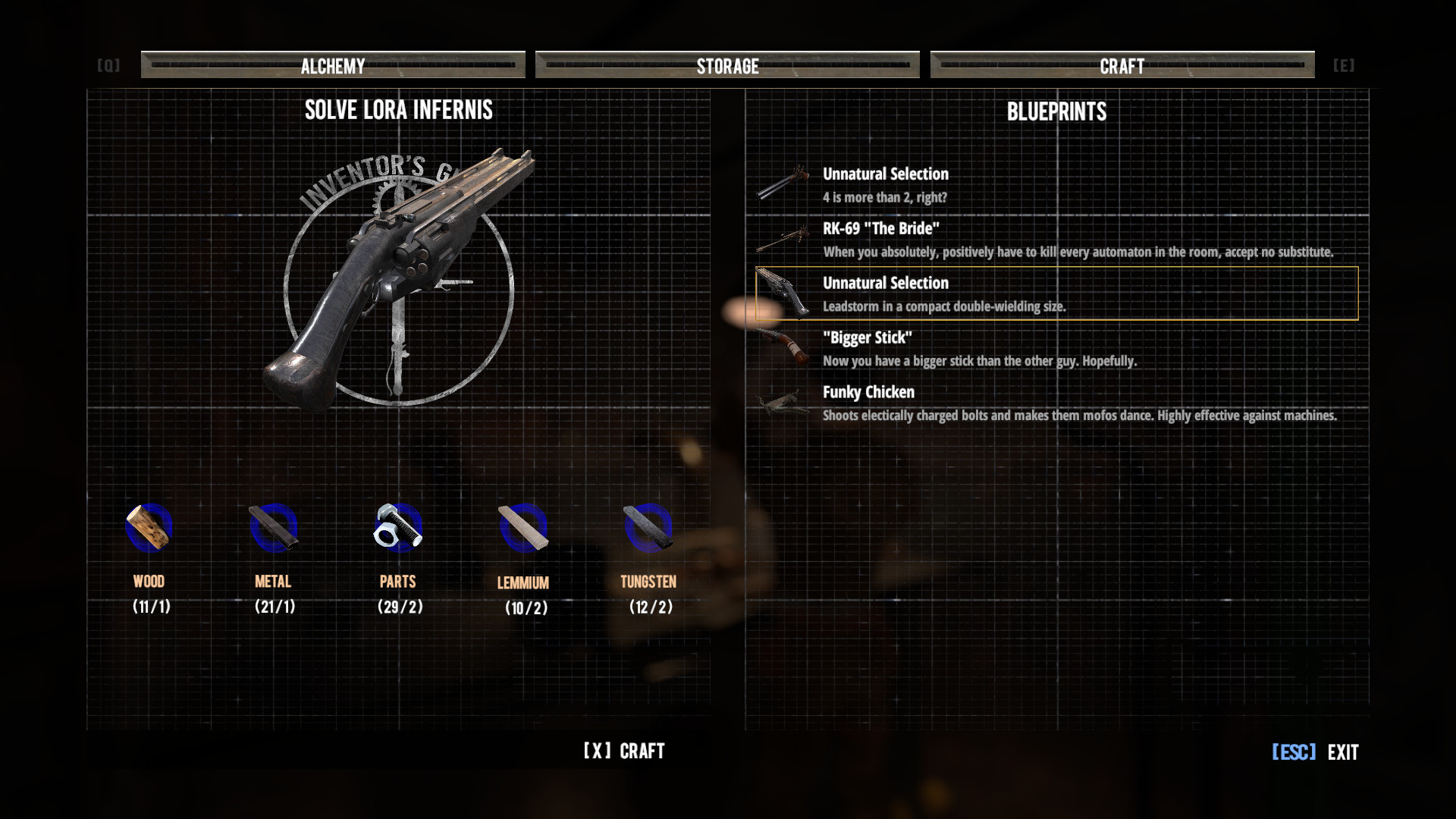Click the [E] tab-switch indicator
Image resolution: width=1456 pixels, height=819 pixels.
pos(1344,65)
